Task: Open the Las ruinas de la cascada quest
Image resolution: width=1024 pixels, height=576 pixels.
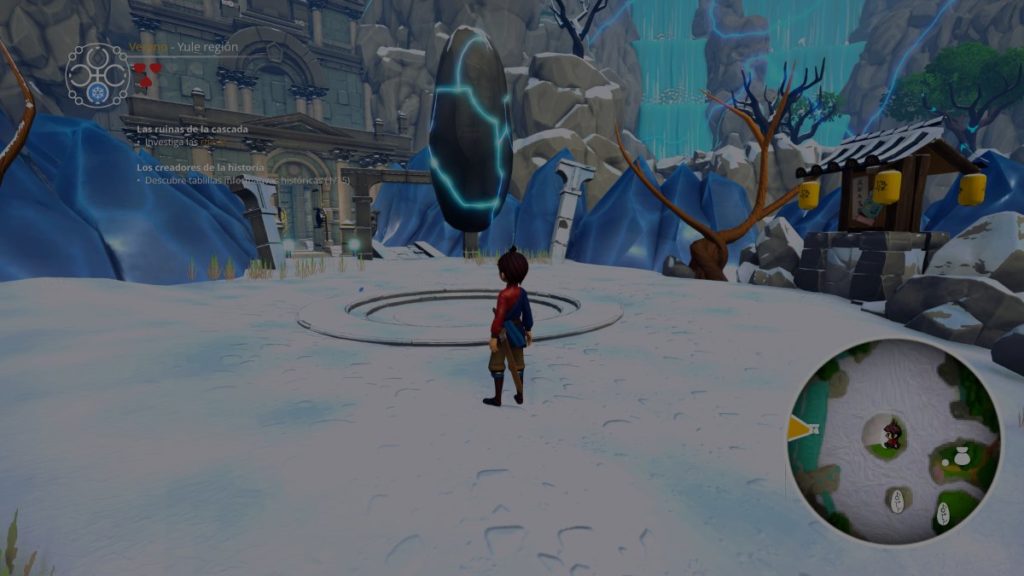Action: tap(192, 129)
